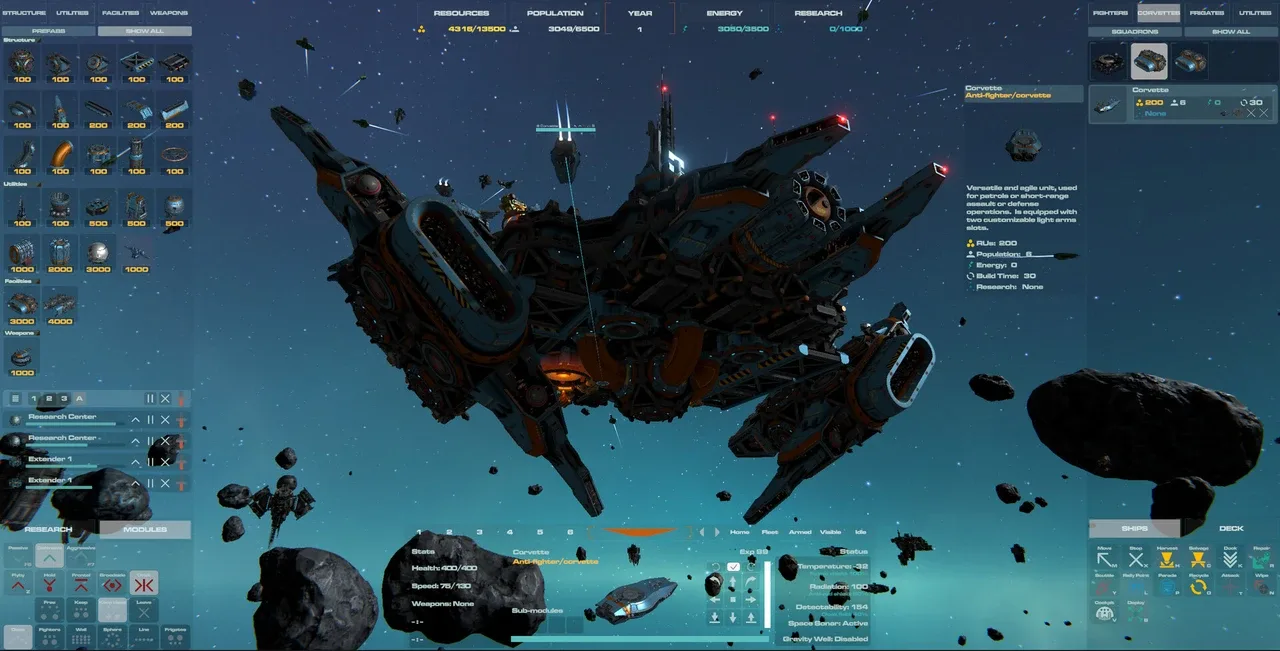Select the Aggressive stance
The image size is (1280, 651).
pos(80,556)
